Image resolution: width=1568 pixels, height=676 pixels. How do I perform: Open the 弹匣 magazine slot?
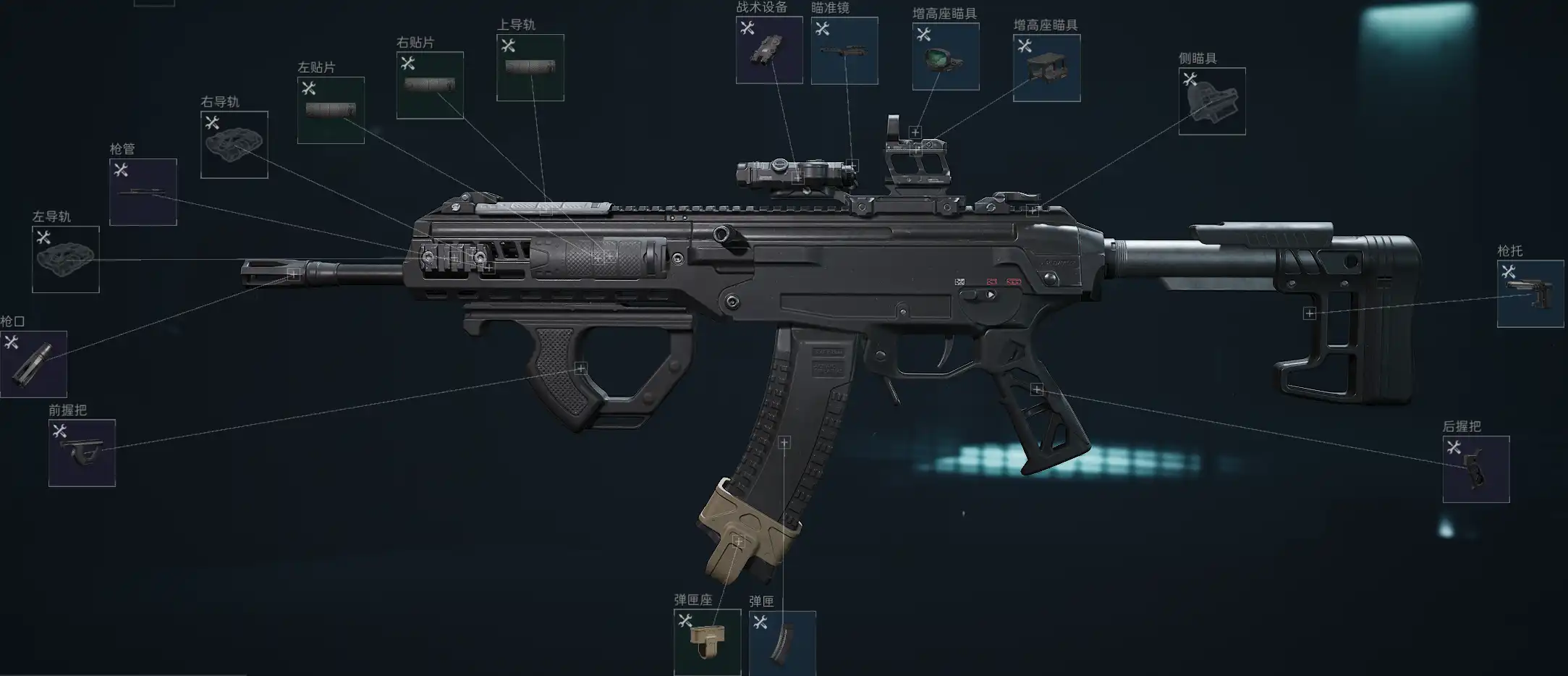tap(782, 643)
